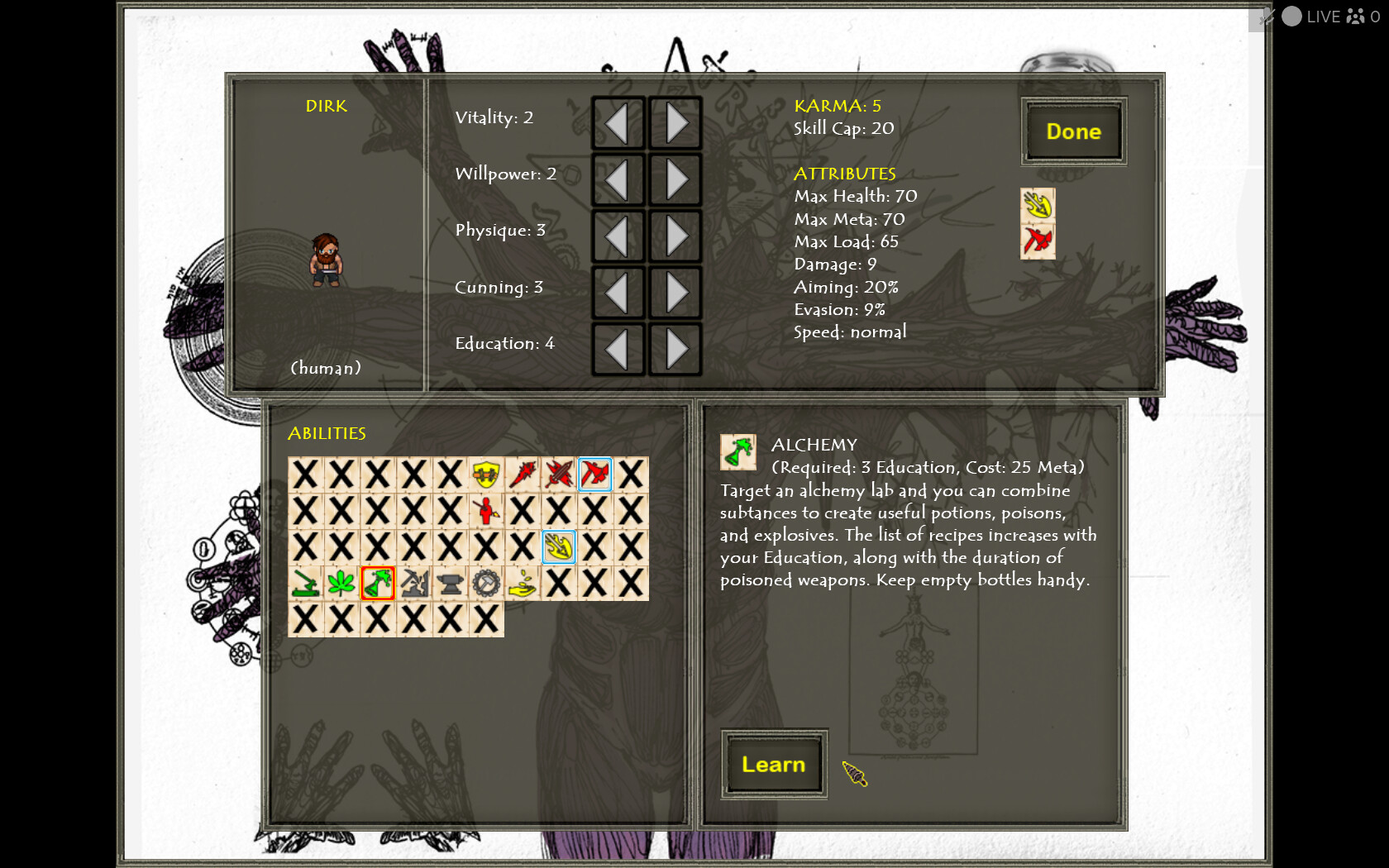The image size is (1389, 868).
Task: Decrease Education with the left arrow
Action: click(x=618, y=349)
